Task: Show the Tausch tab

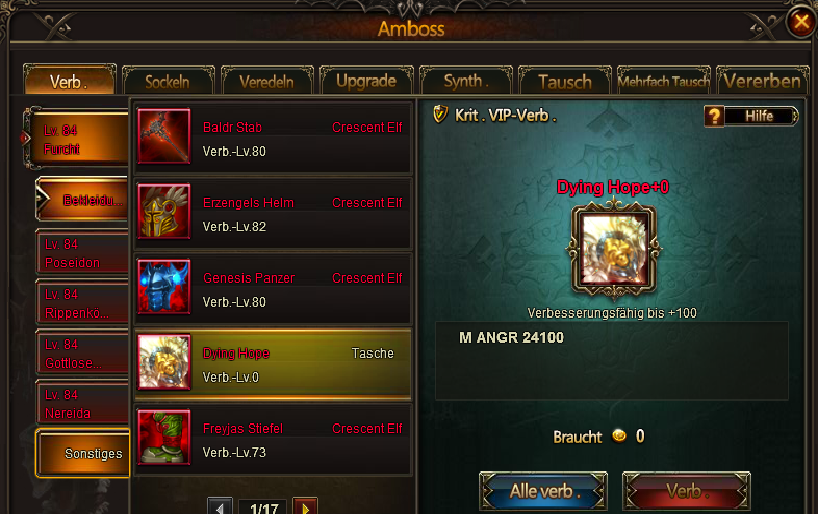Action: [x=564, y=81]
